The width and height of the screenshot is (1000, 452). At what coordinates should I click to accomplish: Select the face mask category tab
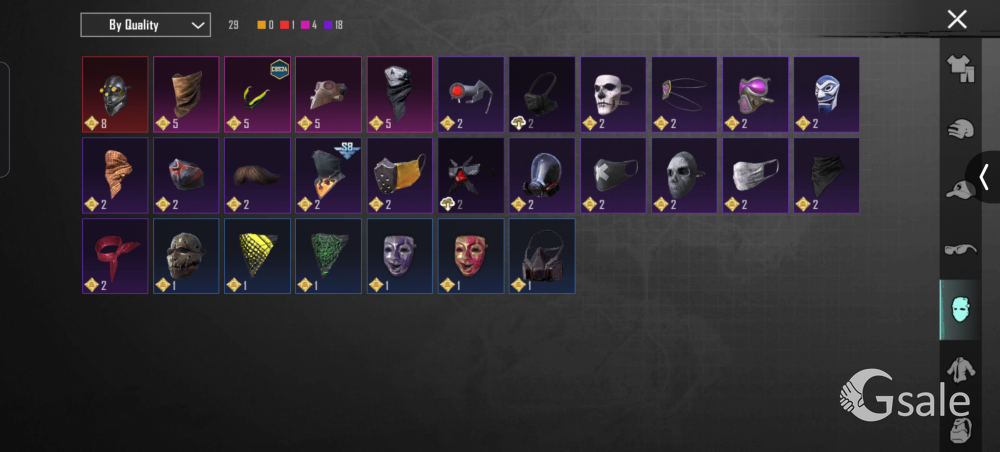(960, 309)
